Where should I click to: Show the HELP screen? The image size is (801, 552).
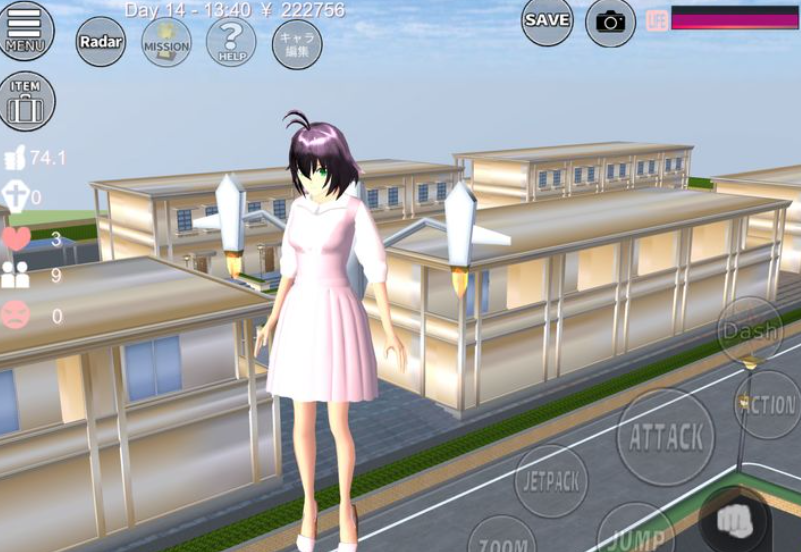point(231,42)
